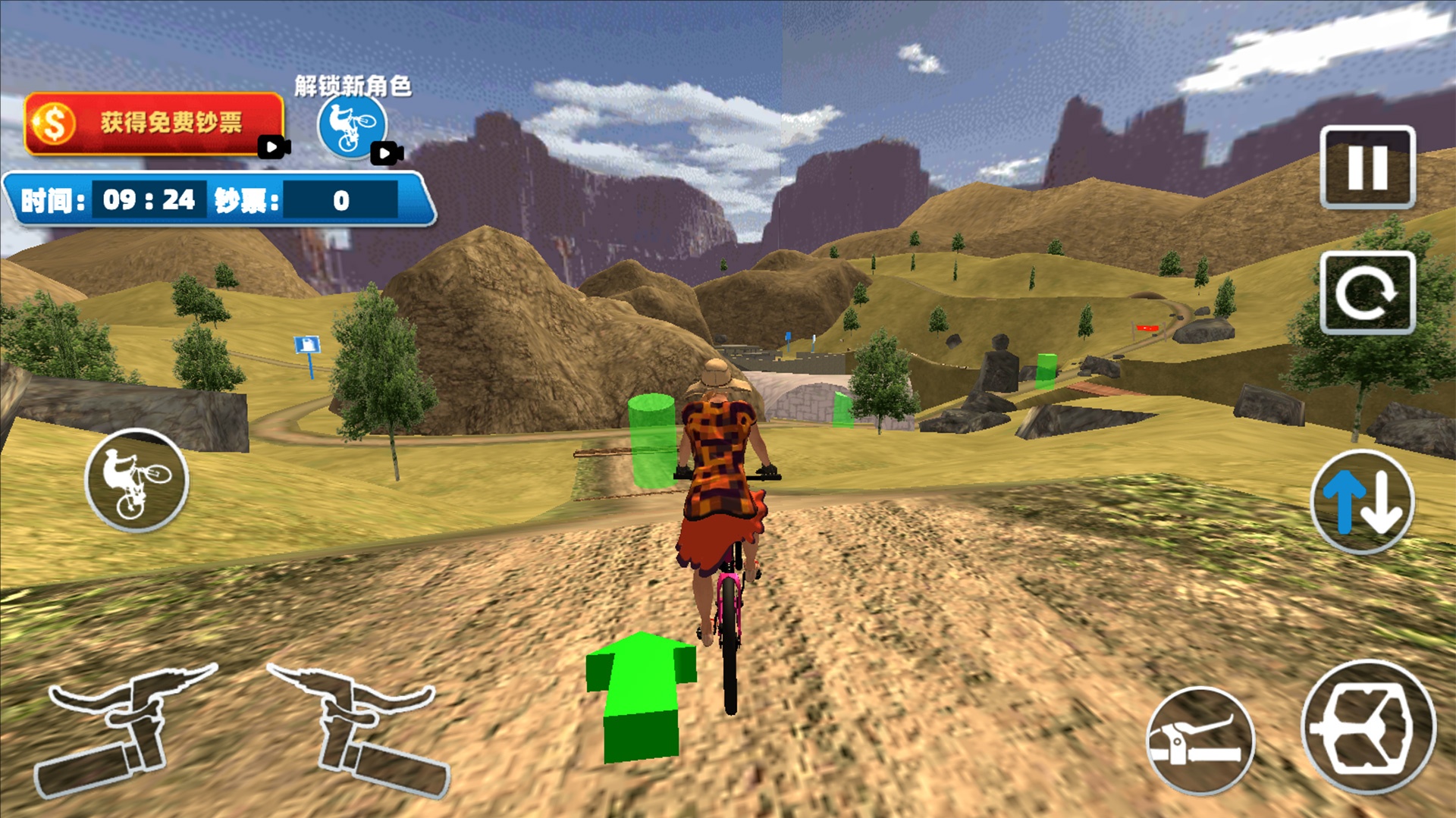Toggle the forward/reverse arrows button
The width and height of the screenshot is (1456, 818).
pos(1362,502)
